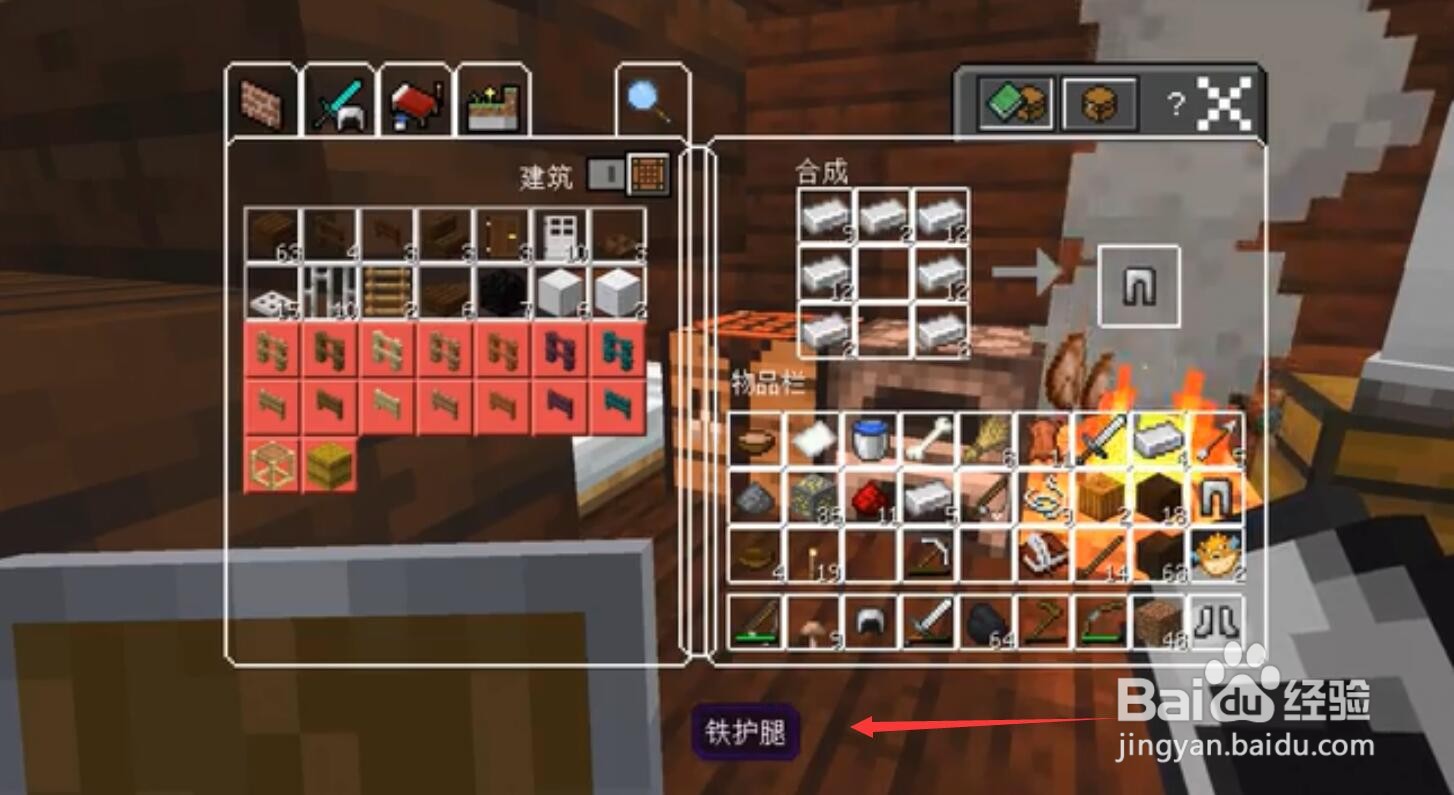Switch to the bricks building tab
The image size is (1454, 795).
click(264, 101)
